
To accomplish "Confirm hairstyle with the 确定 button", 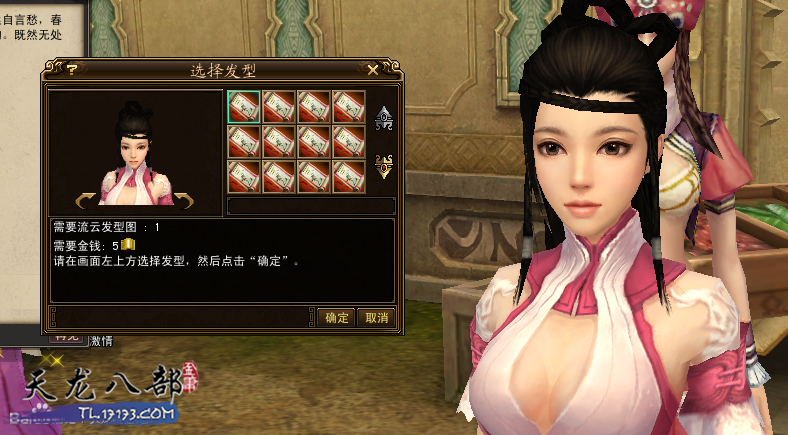I will [337, 318].
